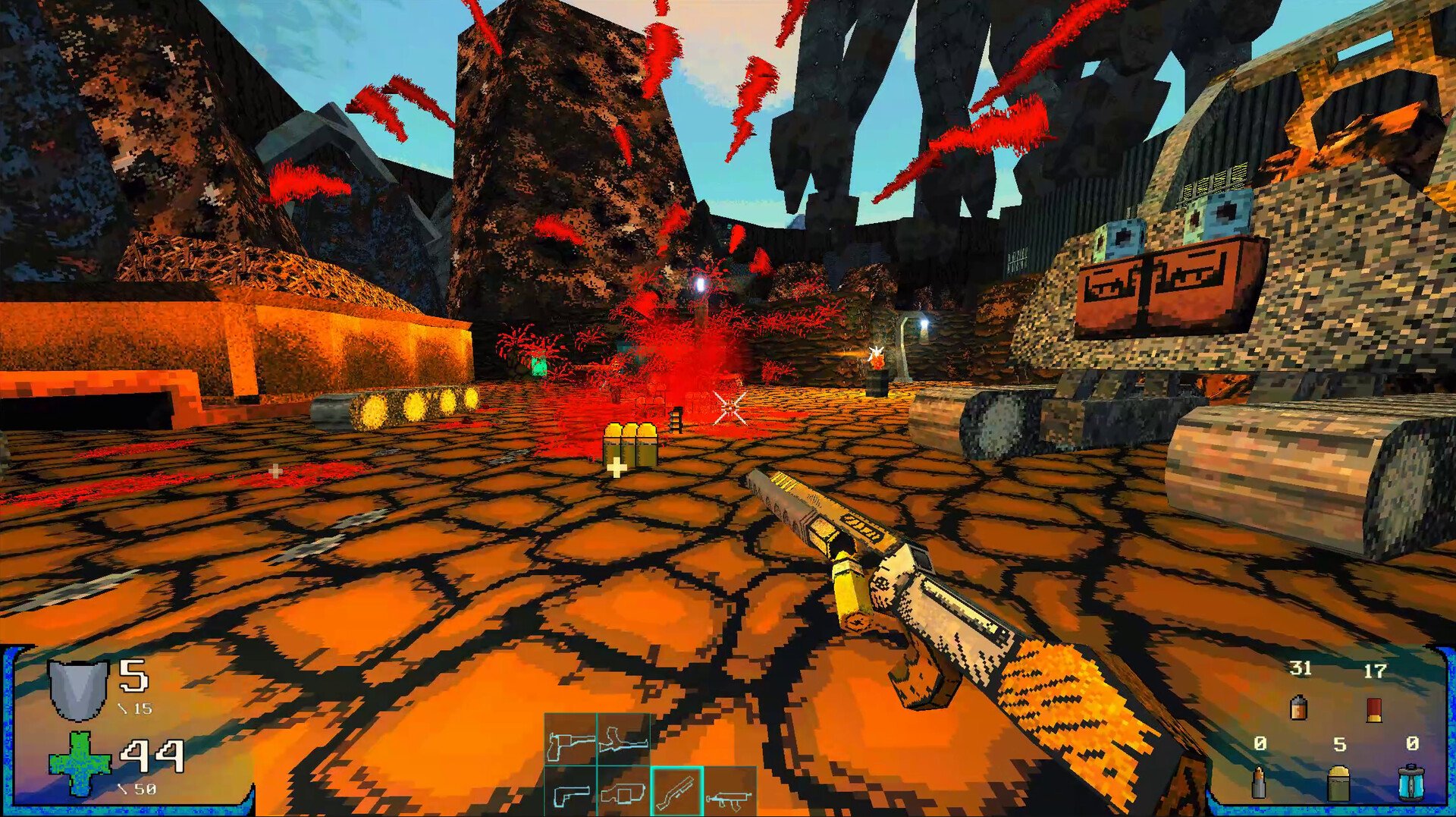Click the red shotgun shell ammo icon
Screen dimensions: 1456x817
point(1373,710)
